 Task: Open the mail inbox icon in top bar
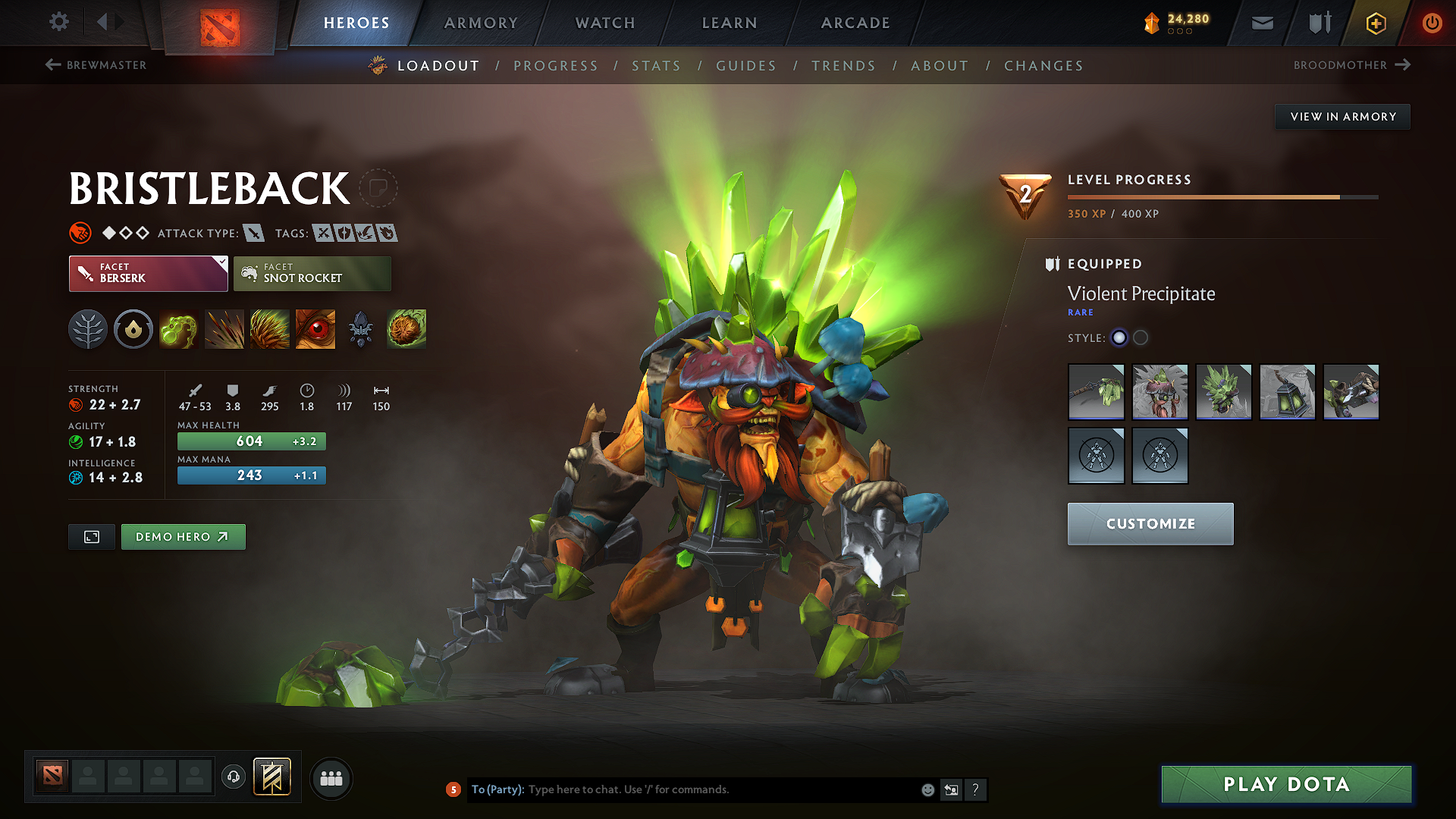(x=1261, y=23)
